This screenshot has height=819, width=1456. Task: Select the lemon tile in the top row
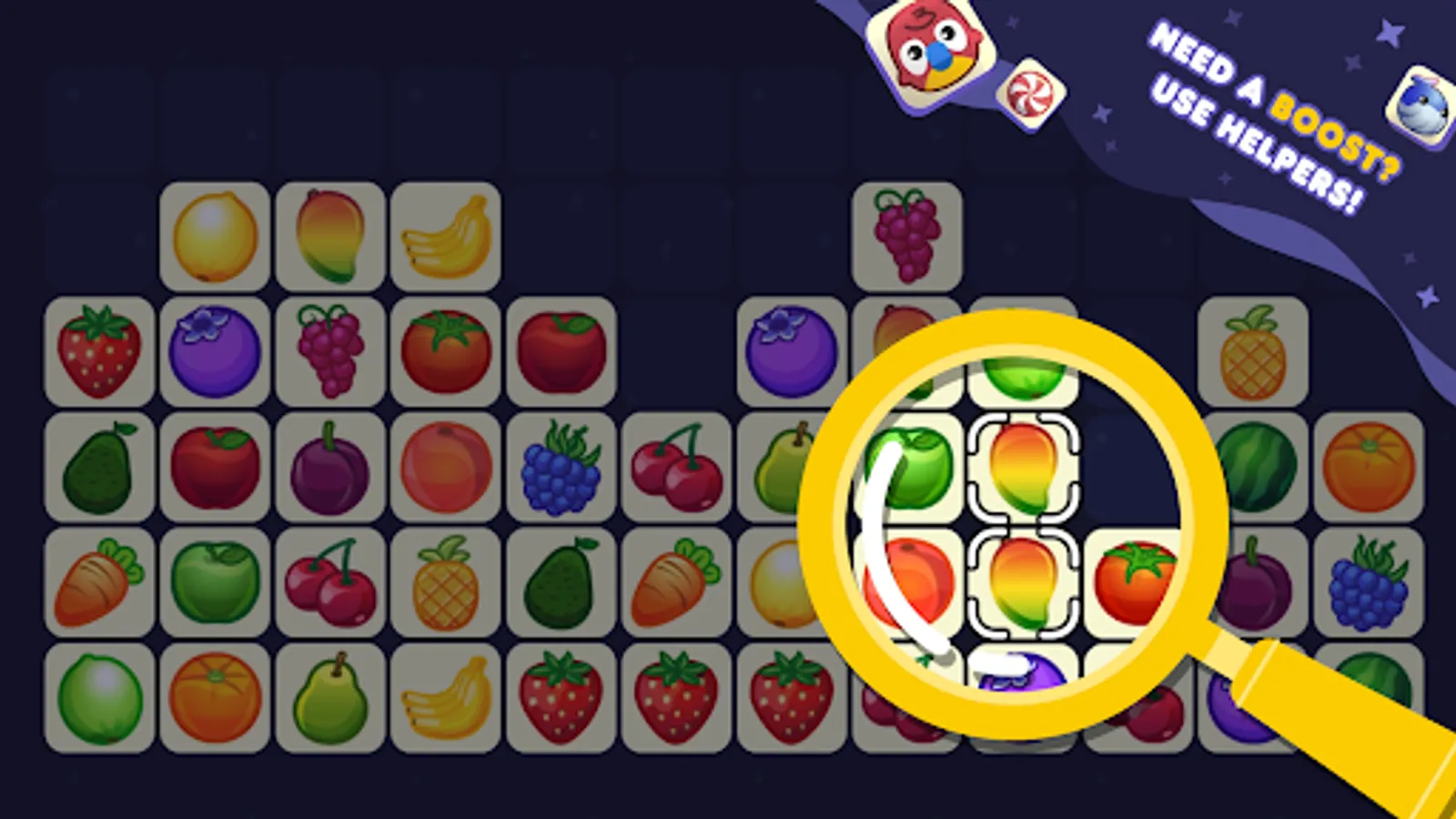tap(216, 237)
